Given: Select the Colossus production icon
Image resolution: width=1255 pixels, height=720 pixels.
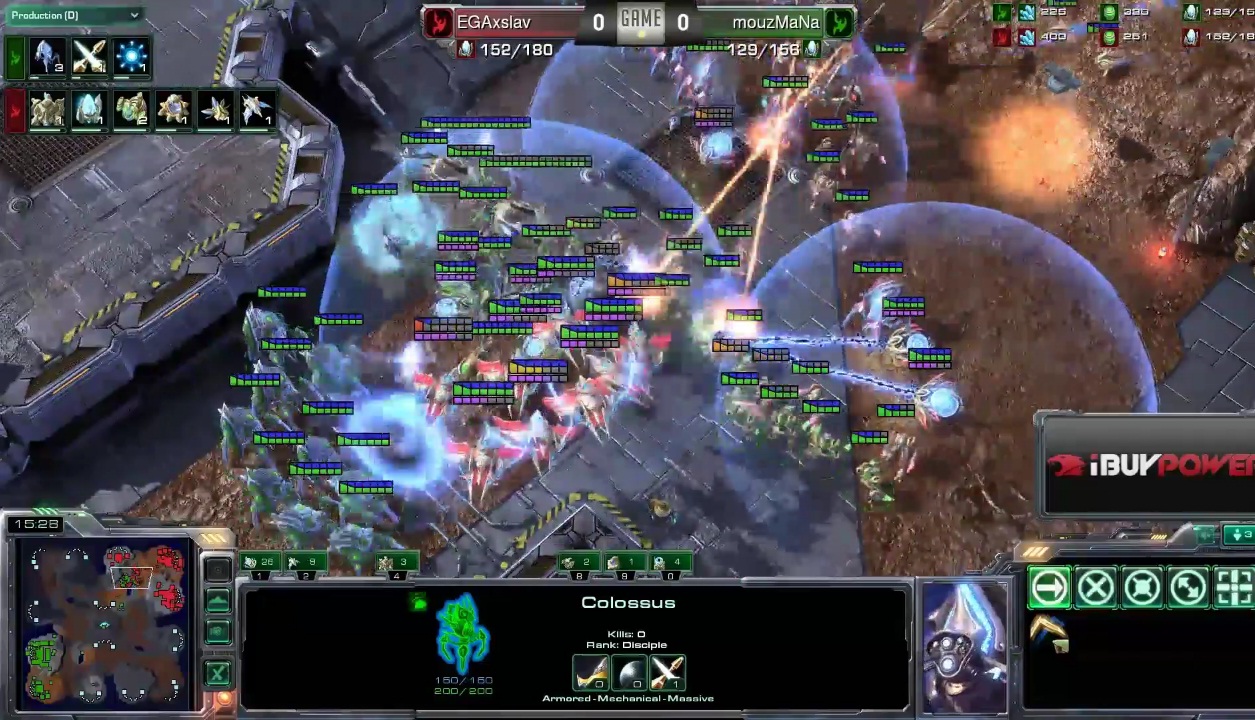Looking at the screenshot, I should 47,57.
